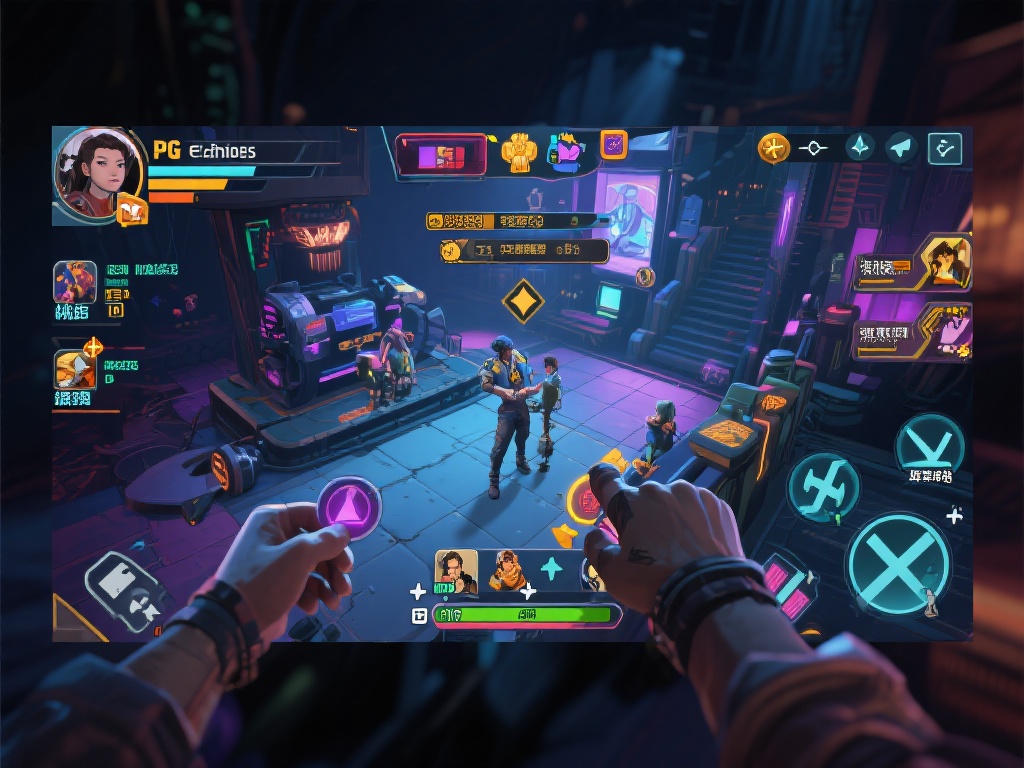Trigger the purple triangle ability button
The height and width of the screenshot is (768, 1024).
click(349, 508)
